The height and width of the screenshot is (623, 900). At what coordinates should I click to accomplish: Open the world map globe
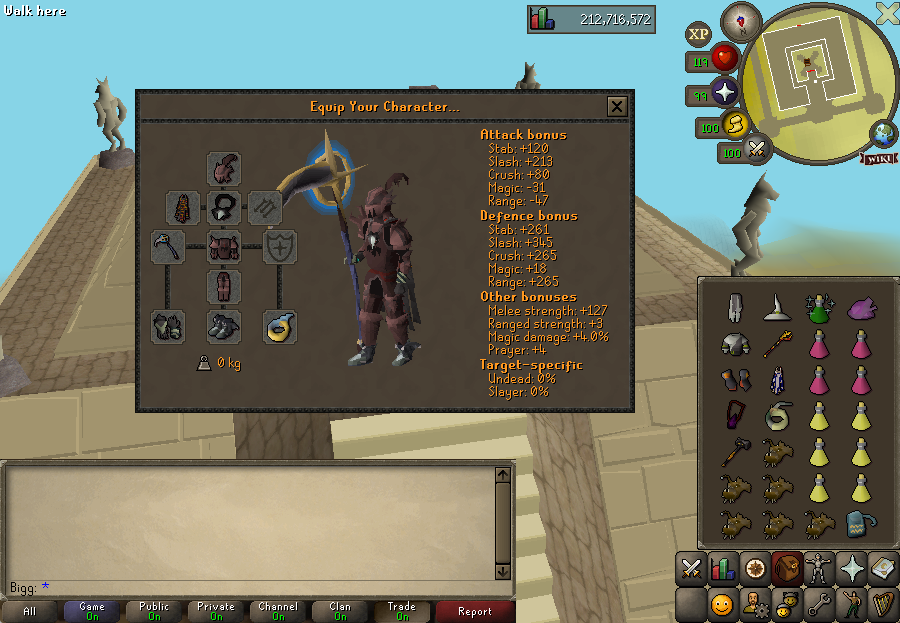pos(883,133)
